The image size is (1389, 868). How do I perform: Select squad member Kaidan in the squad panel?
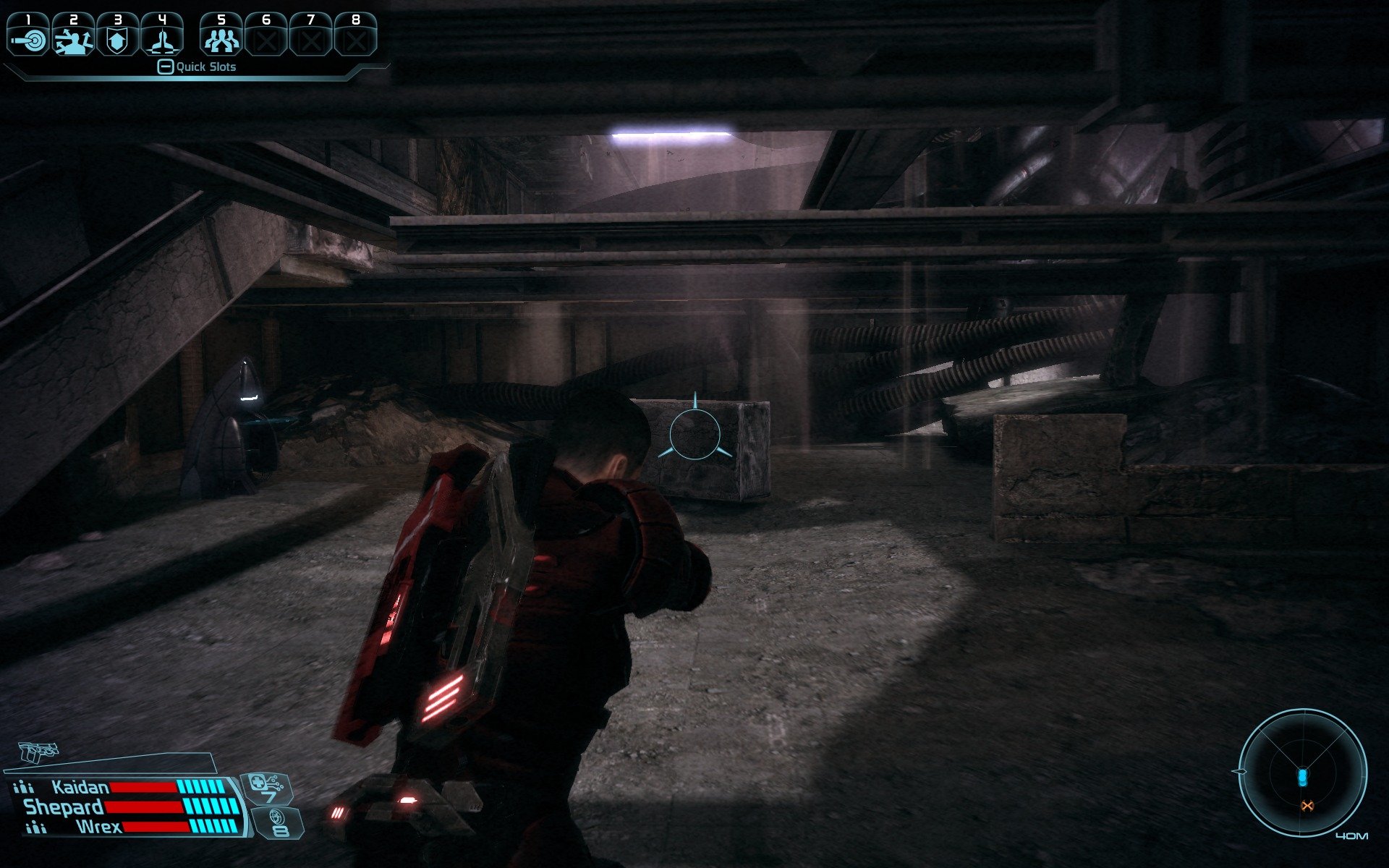(x=80, y=787)
